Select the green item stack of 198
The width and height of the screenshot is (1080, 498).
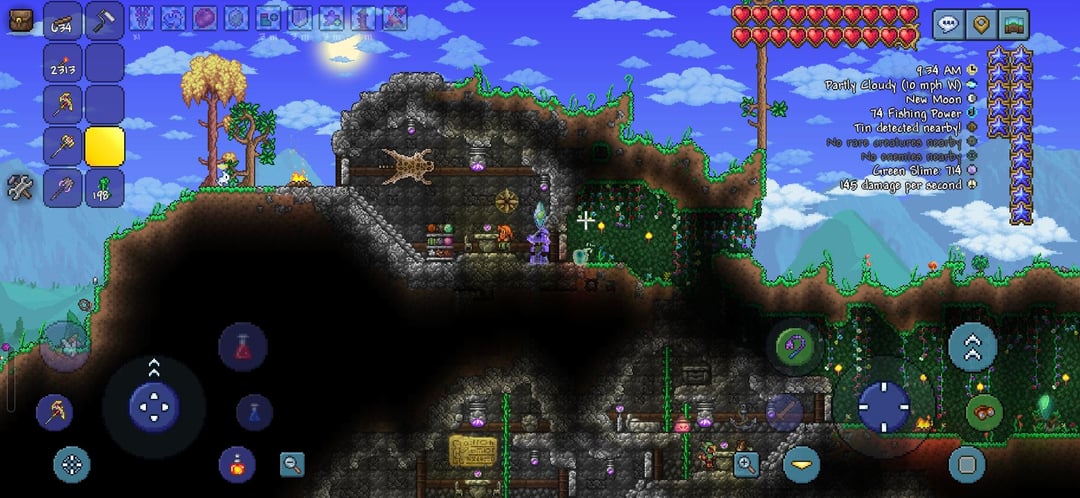[104, 187]
